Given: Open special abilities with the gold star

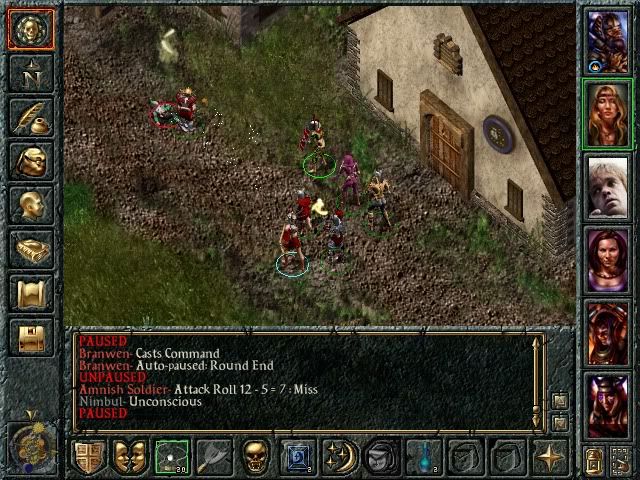Looking at the screenshot, I should point(550,457).
